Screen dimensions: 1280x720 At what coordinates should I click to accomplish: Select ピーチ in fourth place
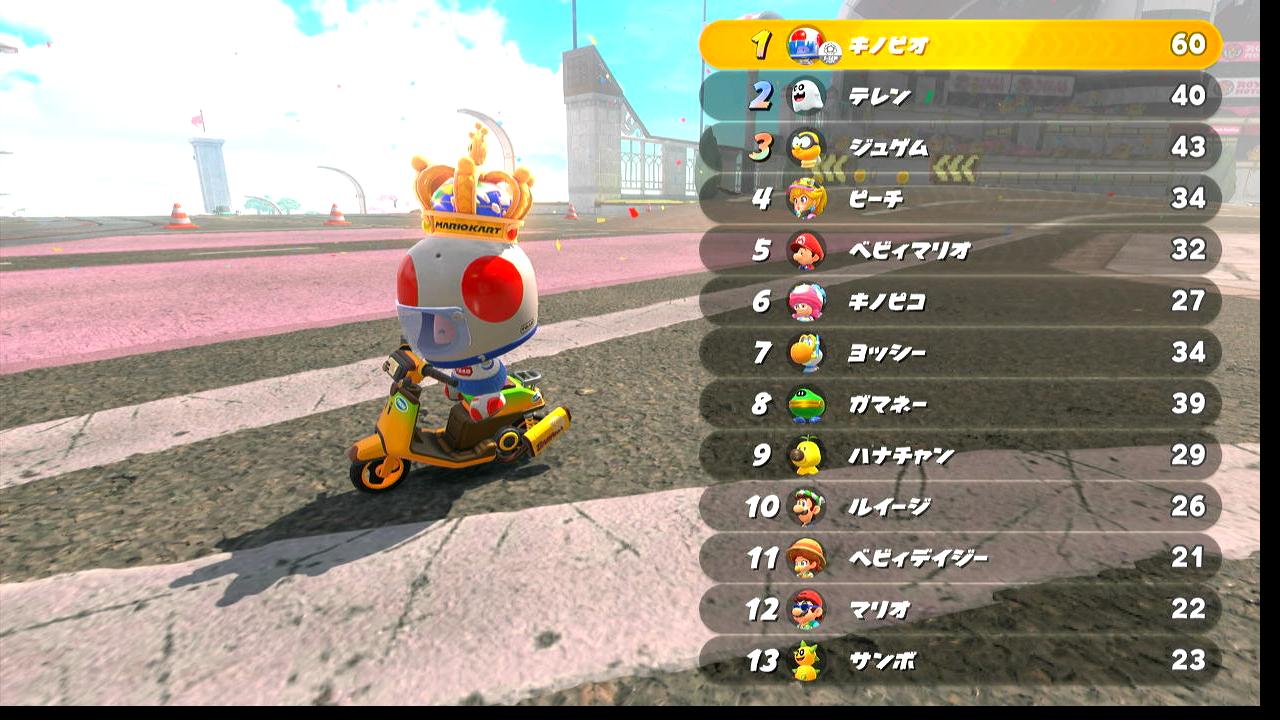[x=960, y=198]
